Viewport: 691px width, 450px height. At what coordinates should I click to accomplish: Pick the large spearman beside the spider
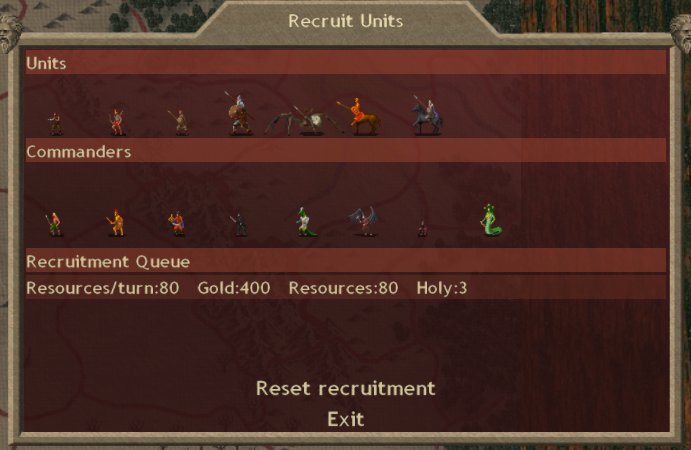(x=238, y=115)
